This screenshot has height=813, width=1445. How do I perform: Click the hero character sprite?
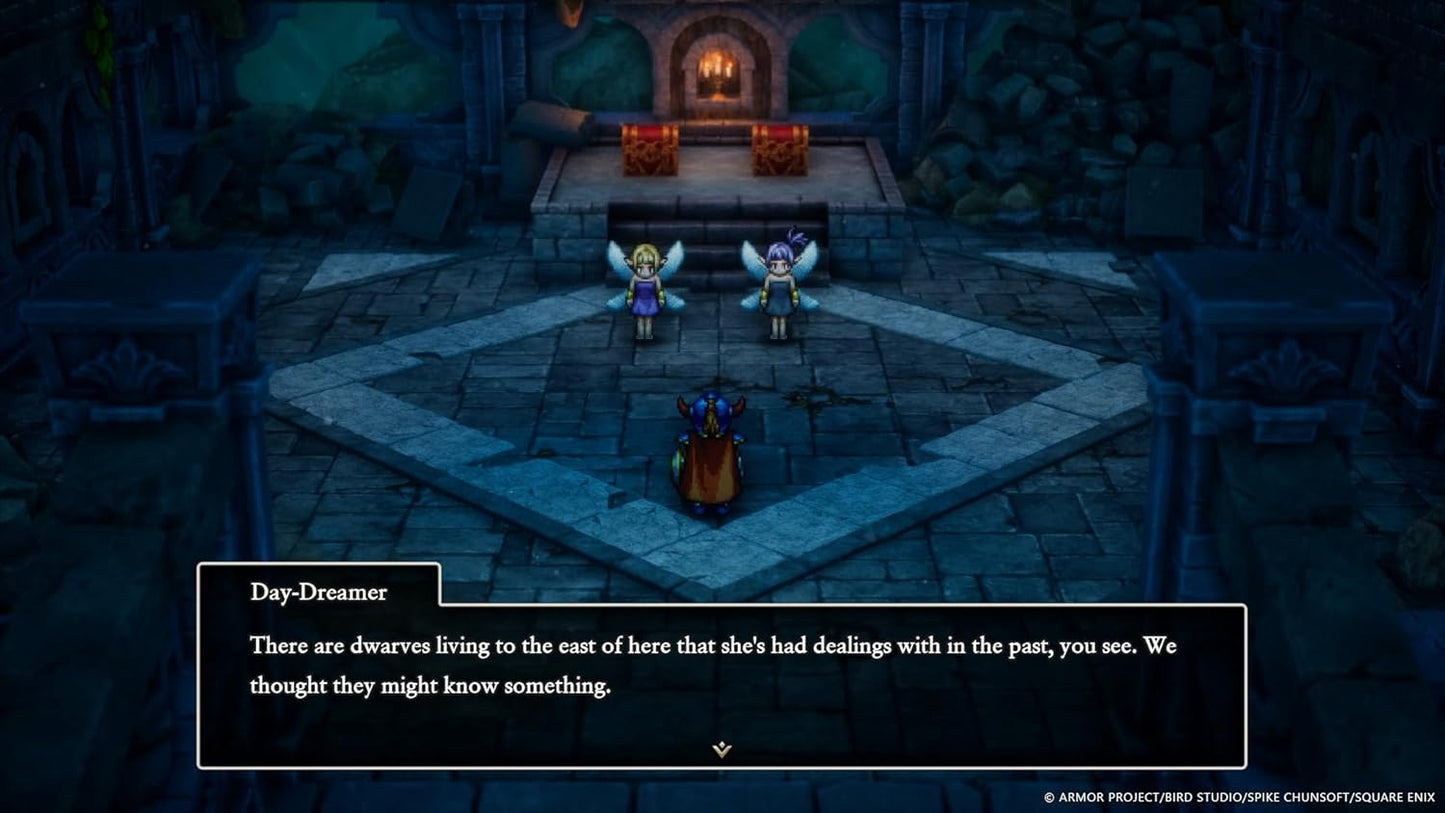point(711,455)
